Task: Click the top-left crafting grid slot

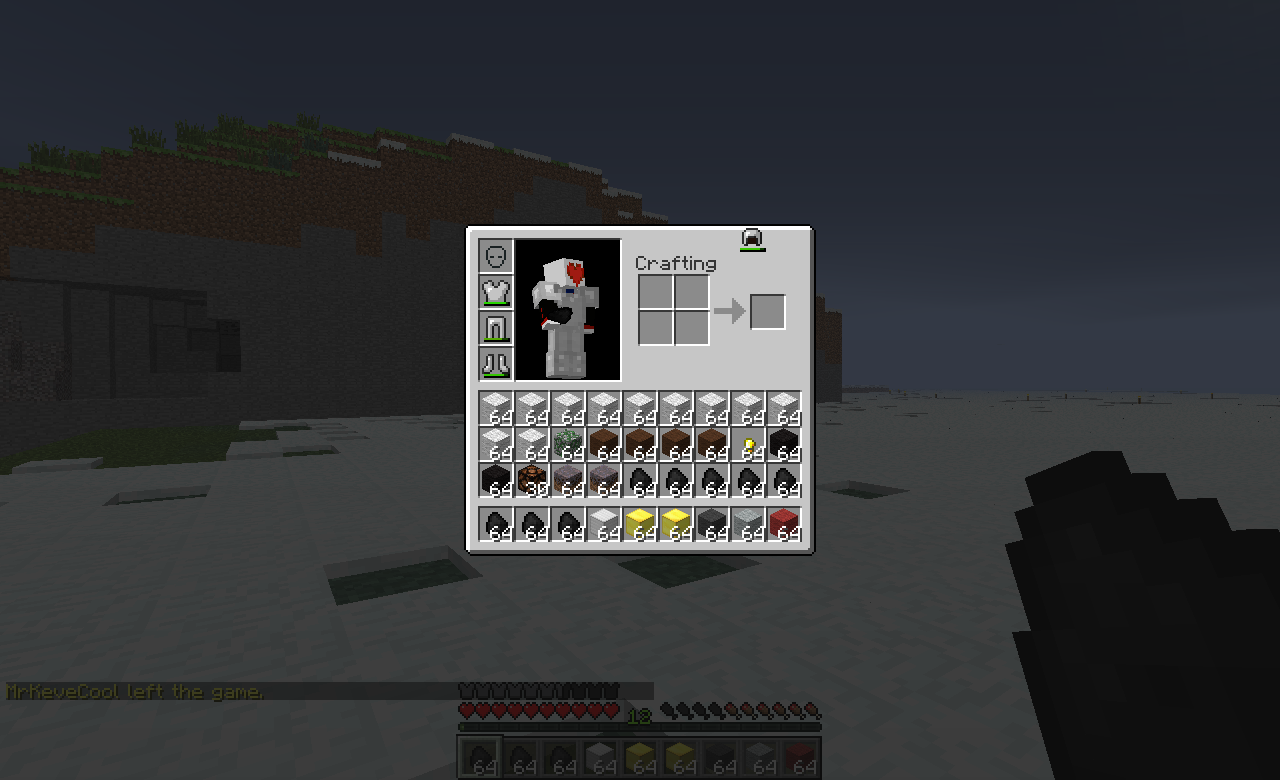Action: click(656, 290)
